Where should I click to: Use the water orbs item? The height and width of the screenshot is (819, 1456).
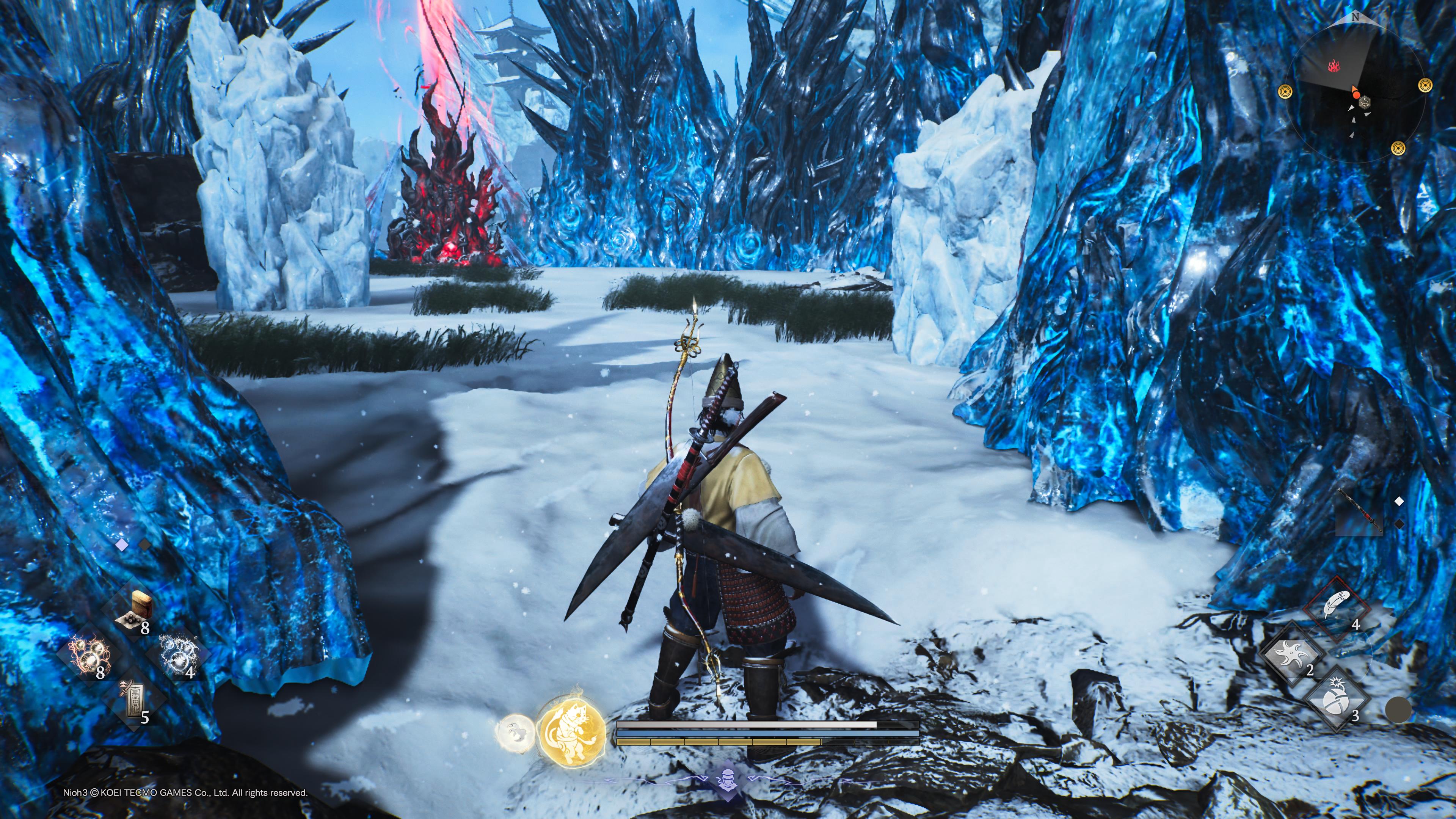[x=178, y=656]
